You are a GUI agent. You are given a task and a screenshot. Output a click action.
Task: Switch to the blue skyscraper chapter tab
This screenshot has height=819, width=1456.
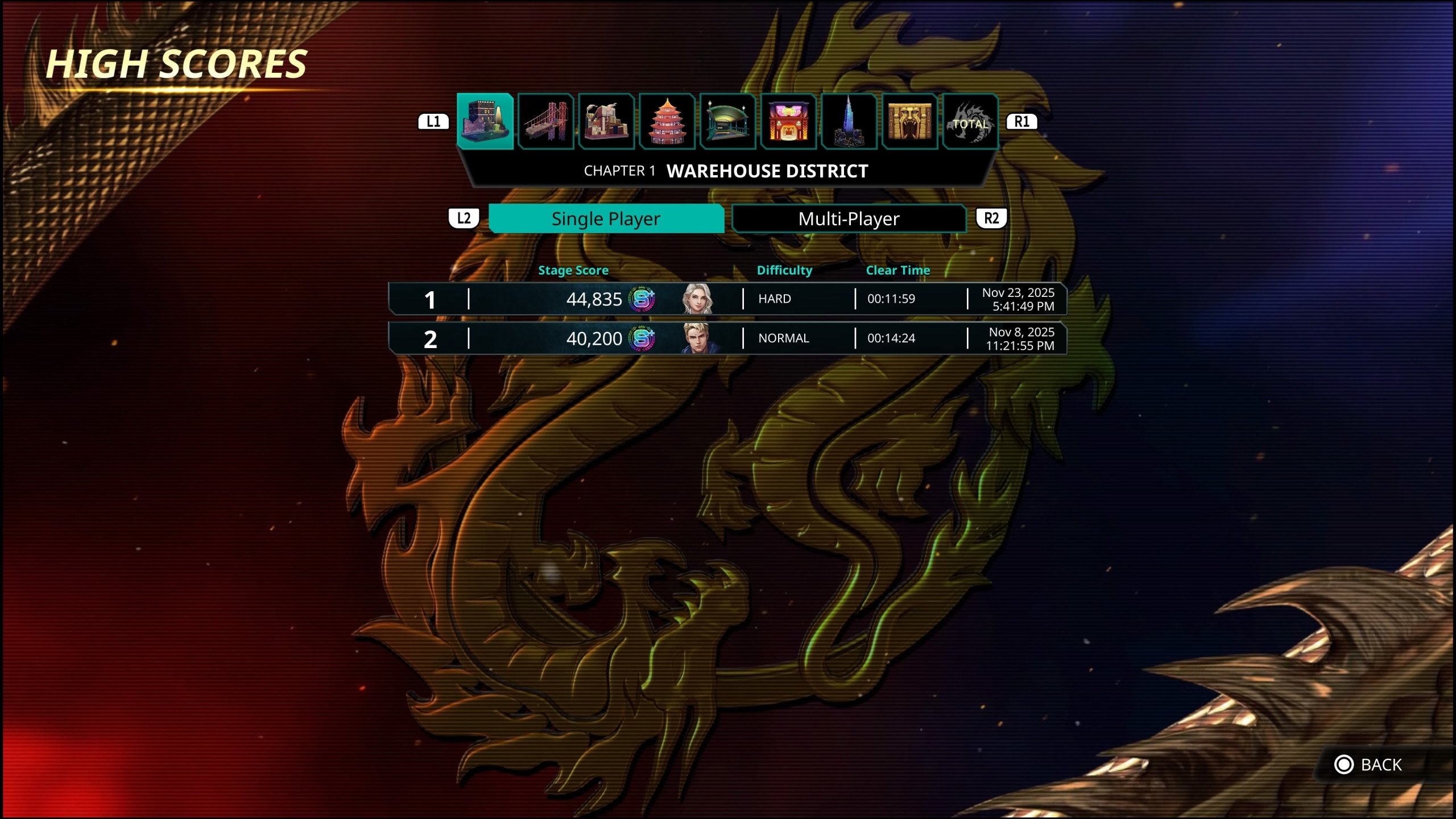click(x=849, y=122)
